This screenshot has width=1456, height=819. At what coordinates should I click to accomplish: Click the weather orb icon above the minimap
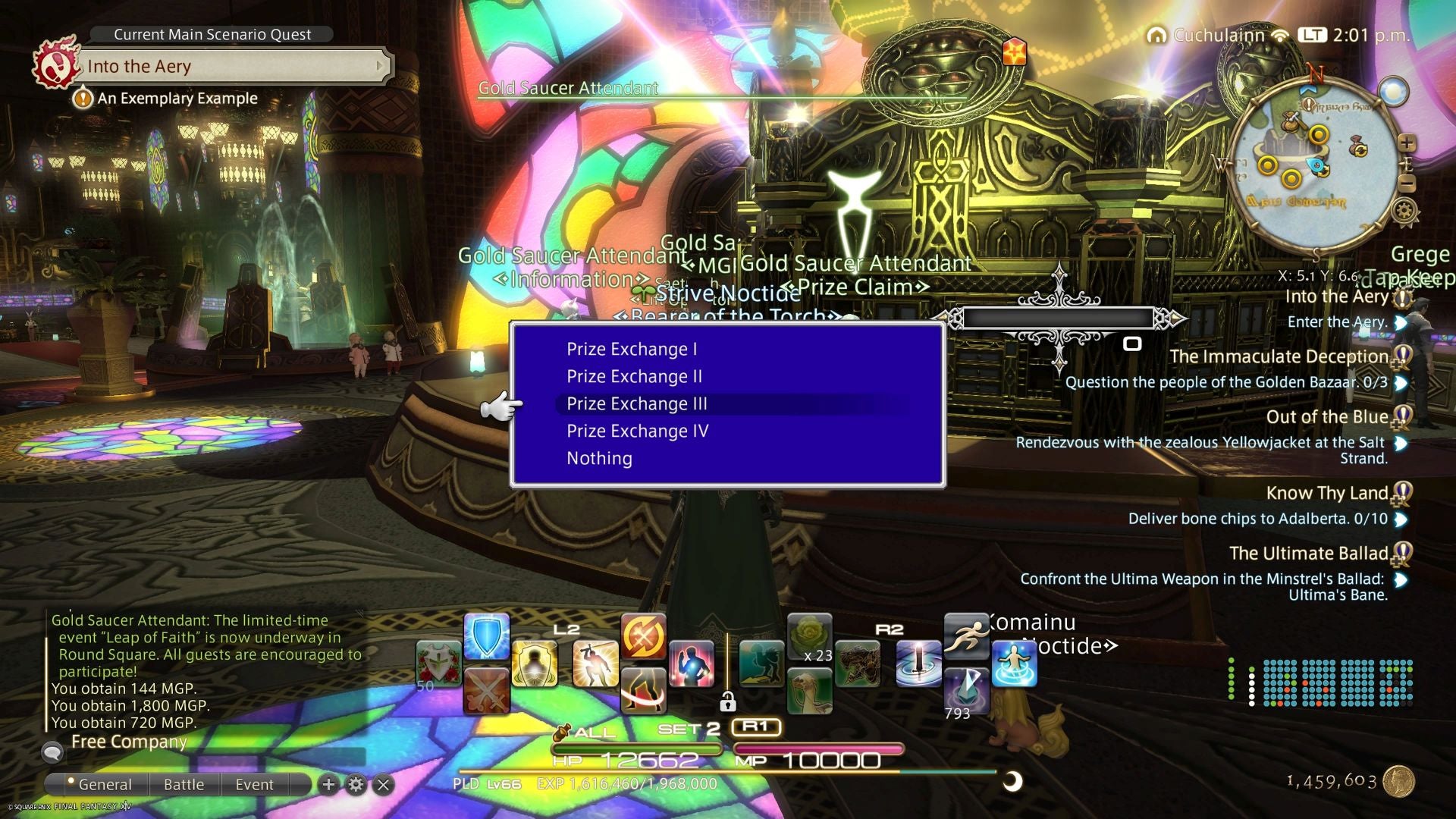pyautogui.click(x=1395, y=91)
